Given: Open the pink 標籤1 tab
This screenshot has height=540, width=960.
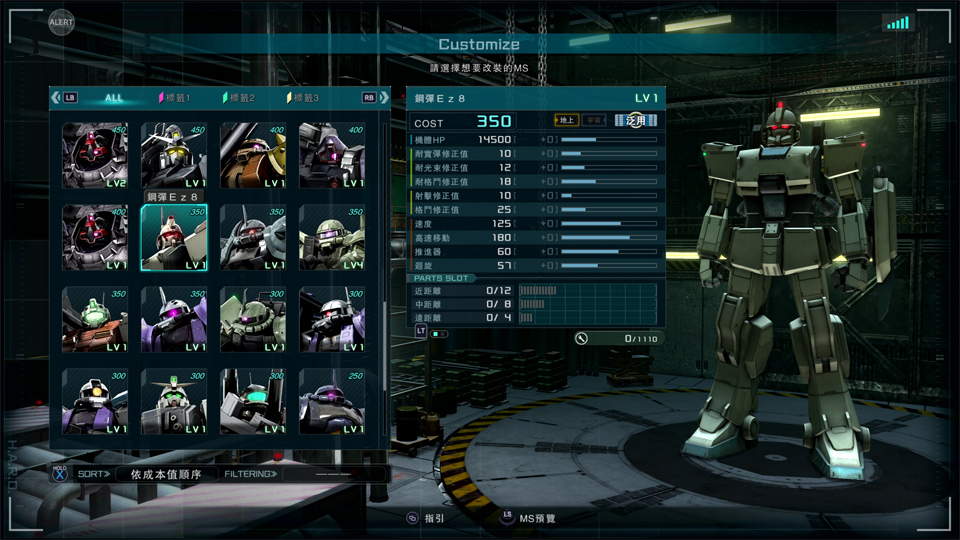Looking at the screenshot, I should (x=174, y=98).
